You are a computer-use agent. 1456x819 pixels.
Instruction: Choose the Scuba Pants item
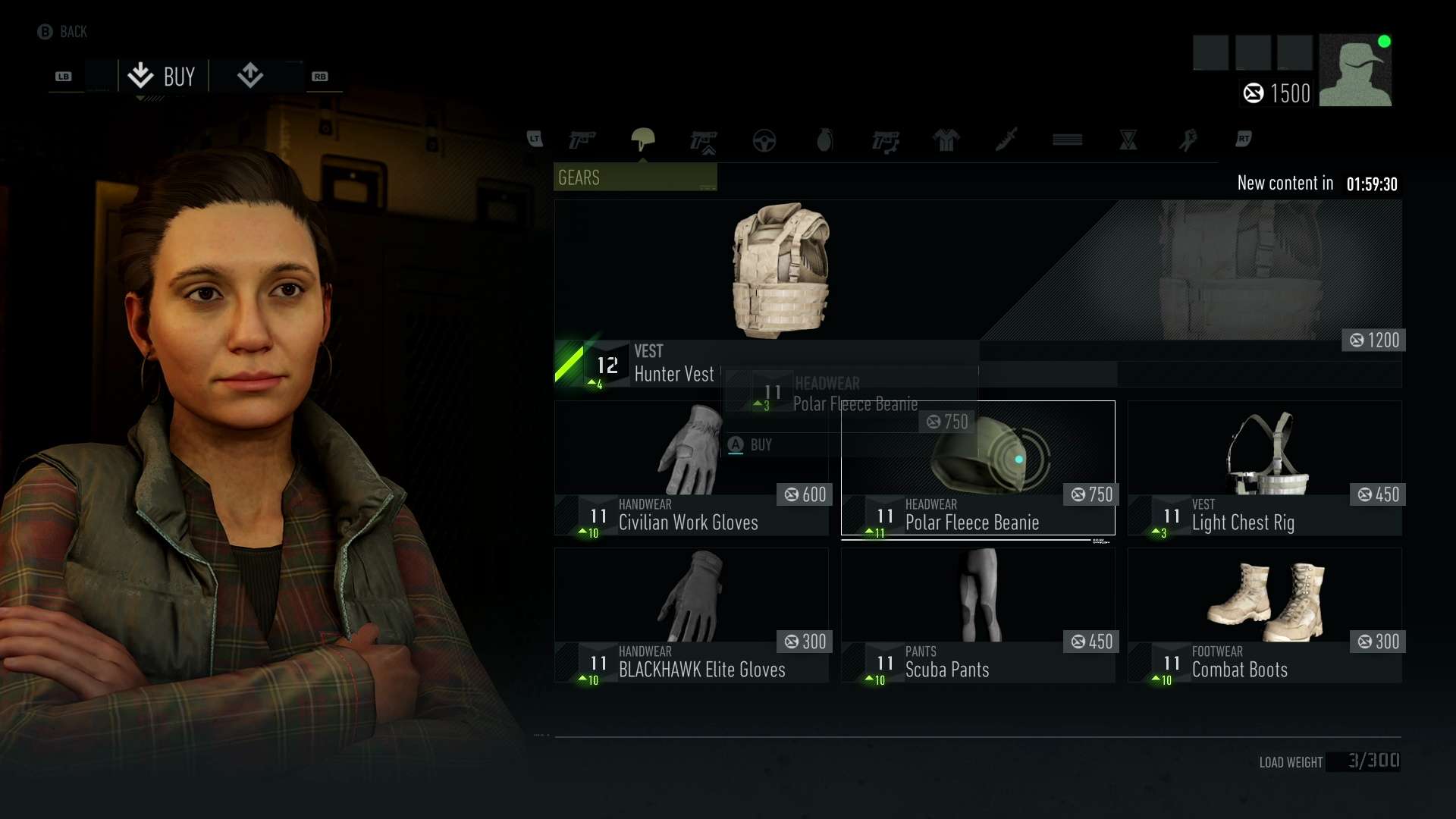pyautogui.click(x=977, y=615)
